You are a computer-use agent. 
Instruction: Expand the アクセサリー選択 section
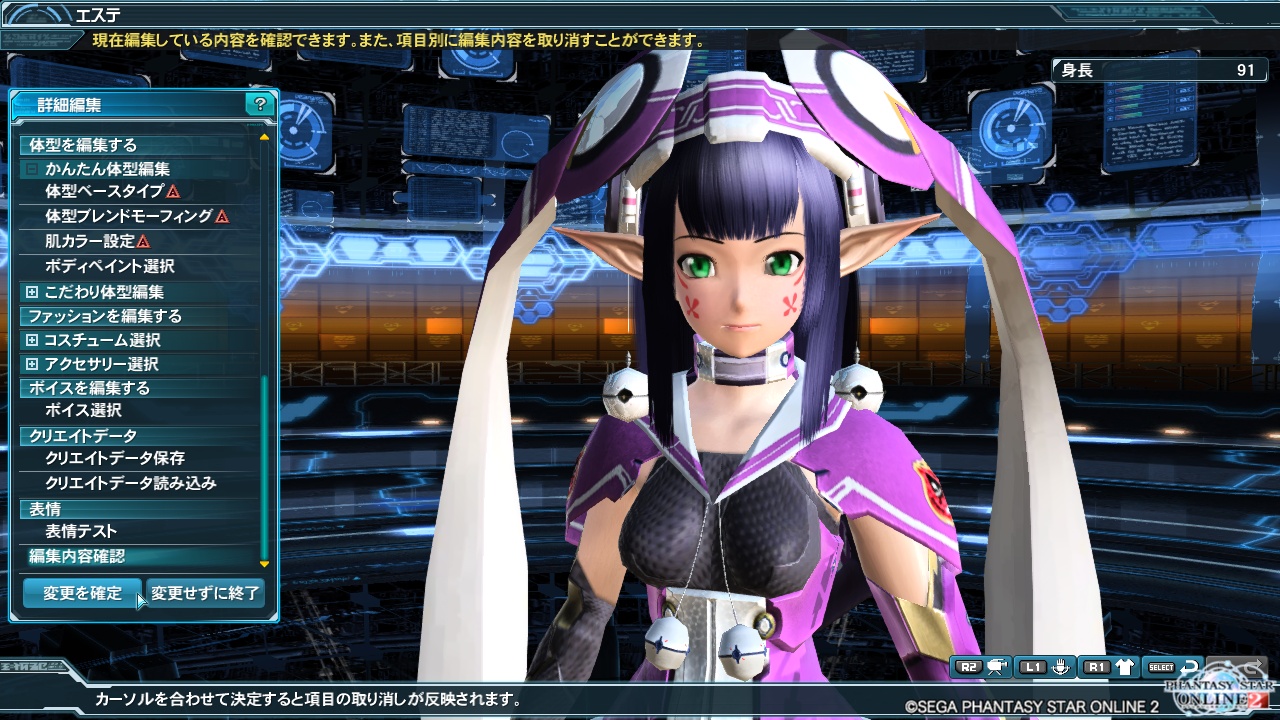31,364
